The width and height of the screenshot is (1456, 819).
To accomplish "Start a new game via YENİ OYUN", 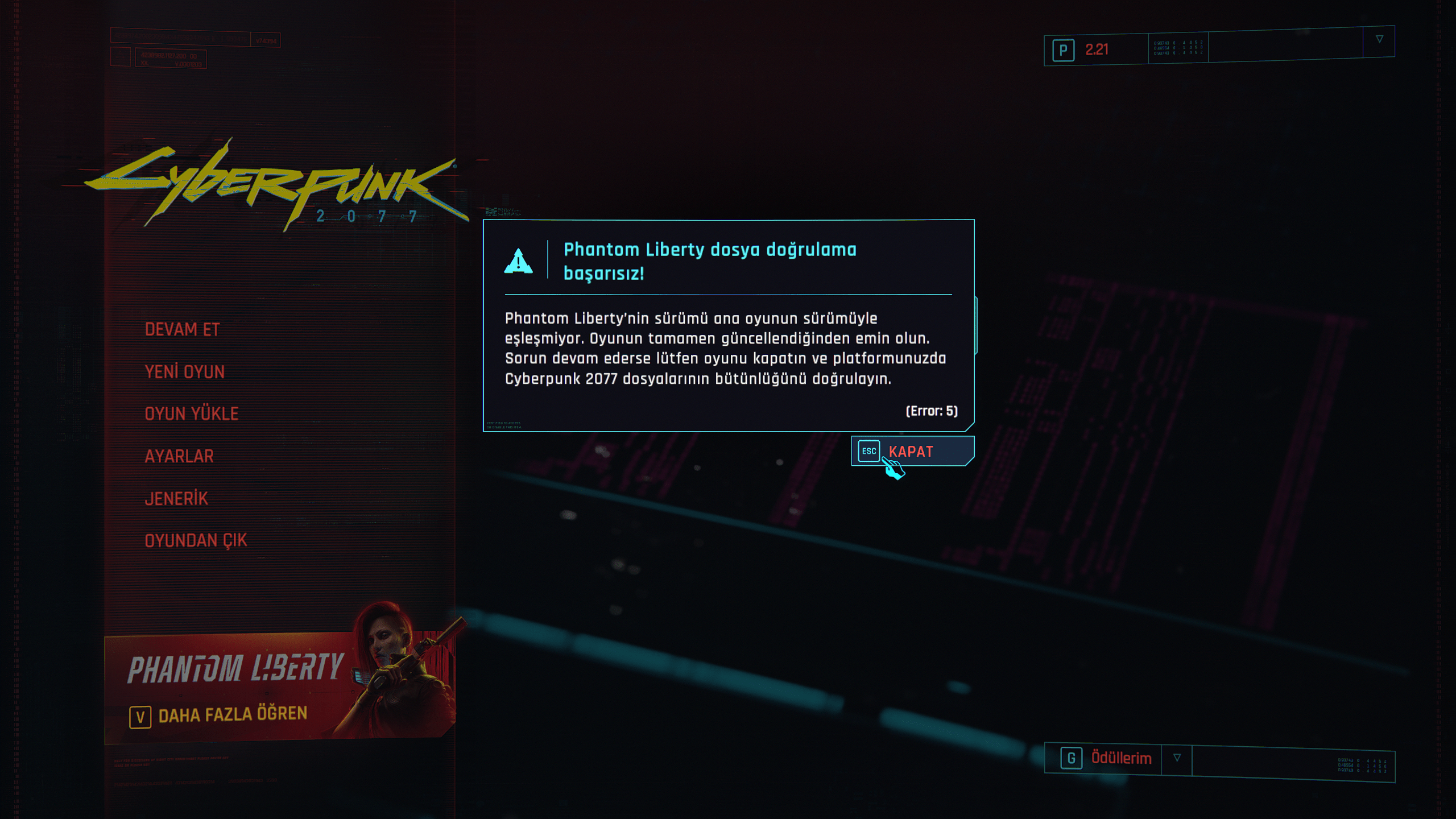I will pos(185,372).
